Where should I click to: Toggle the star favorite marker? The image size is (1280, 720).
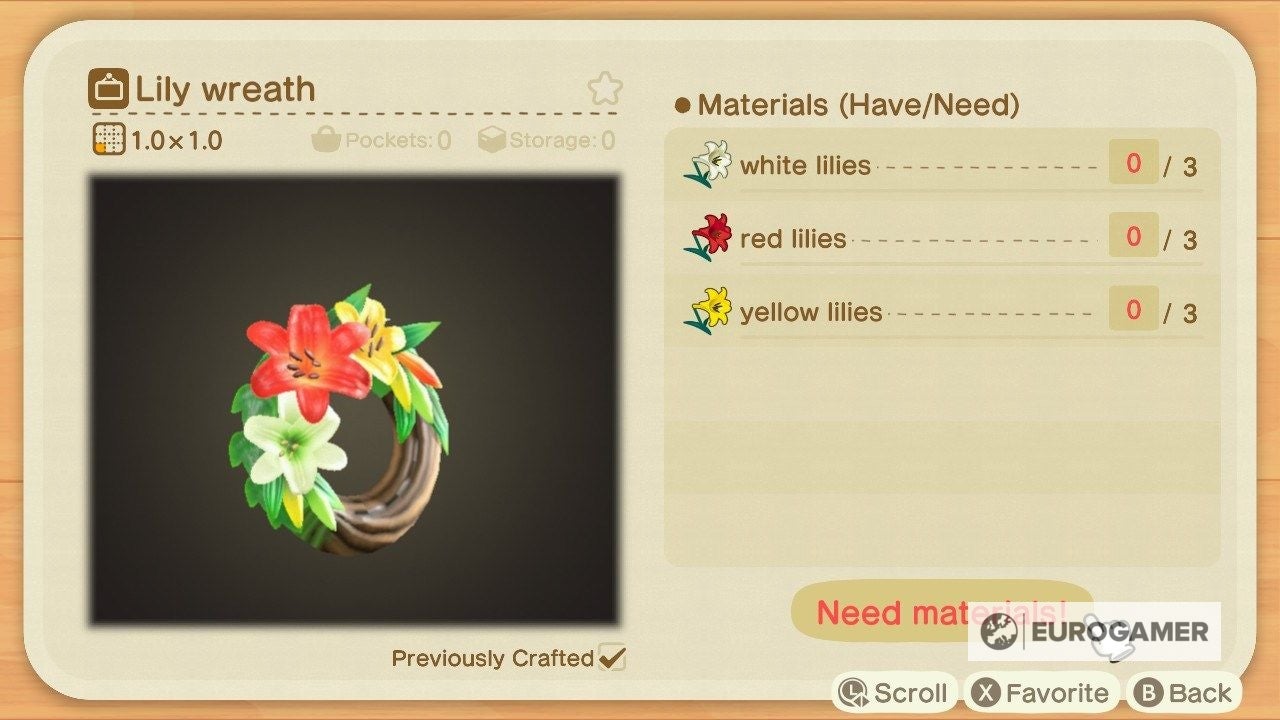(x=604, y=90)
